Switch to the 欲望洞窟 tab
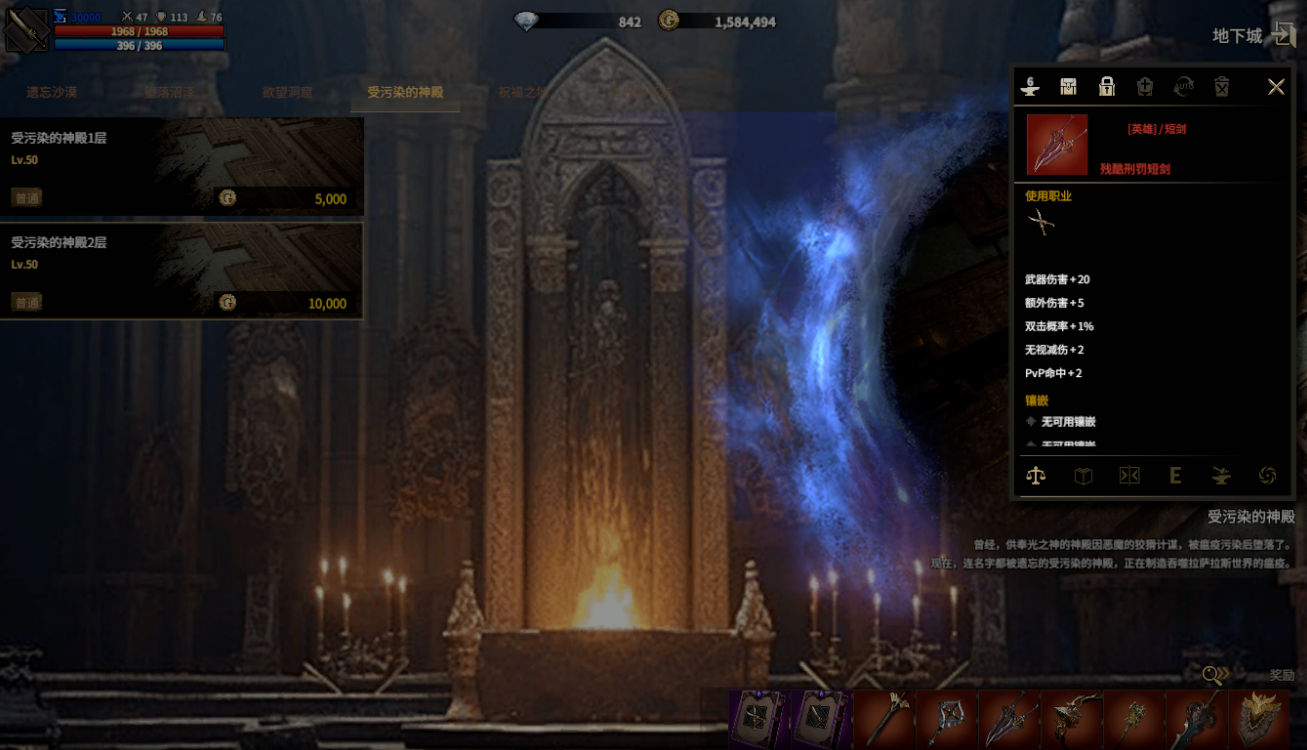The image size is (1307, 750). [x=288, y=92]
